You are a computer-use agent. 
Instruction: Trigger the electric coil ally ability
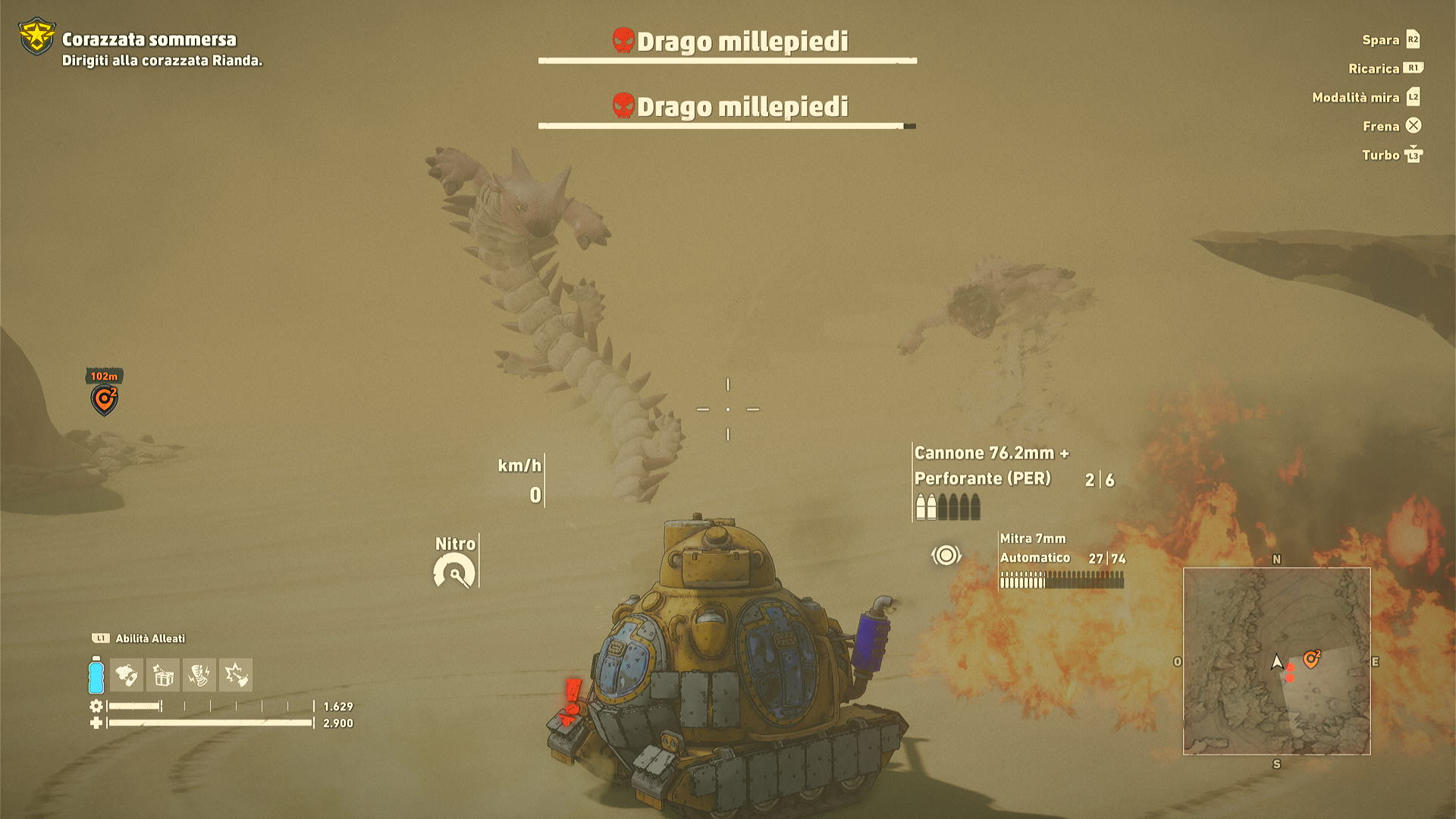(x=199, y=675)
